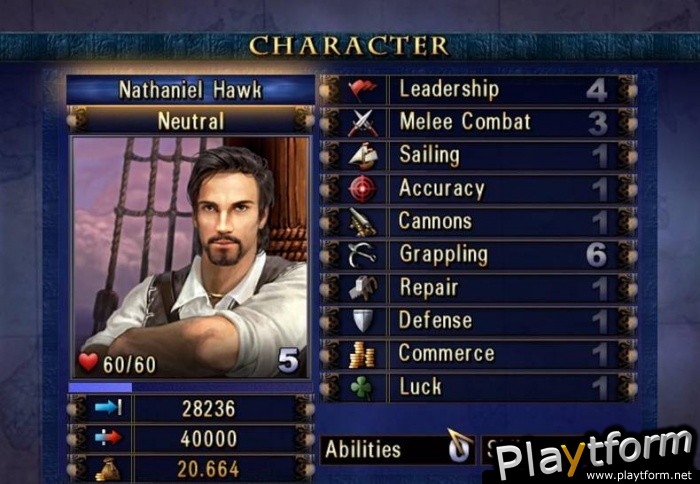Image resolution: width=700 pixels, height=484 pixels.
Task: Choose the Grappling skill row
Action: pos(478,255)
